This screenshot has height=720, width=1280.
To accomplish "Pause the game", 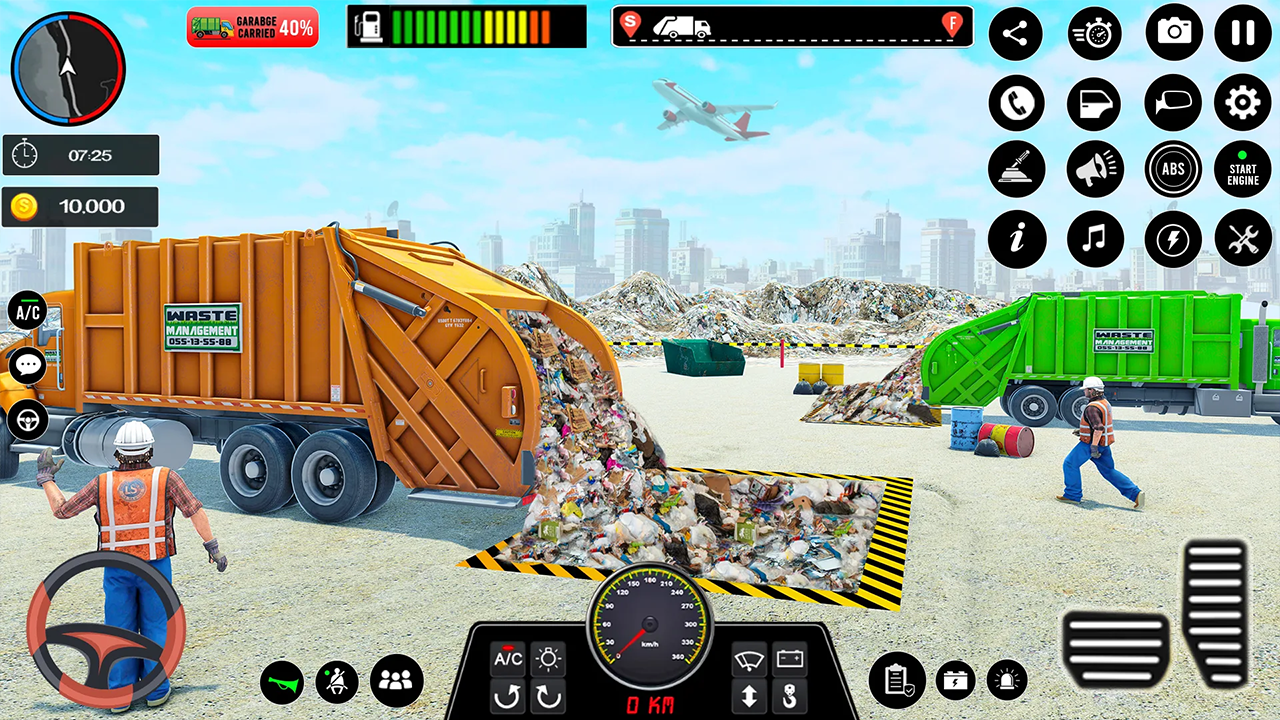I will [x=1242, y=33].
